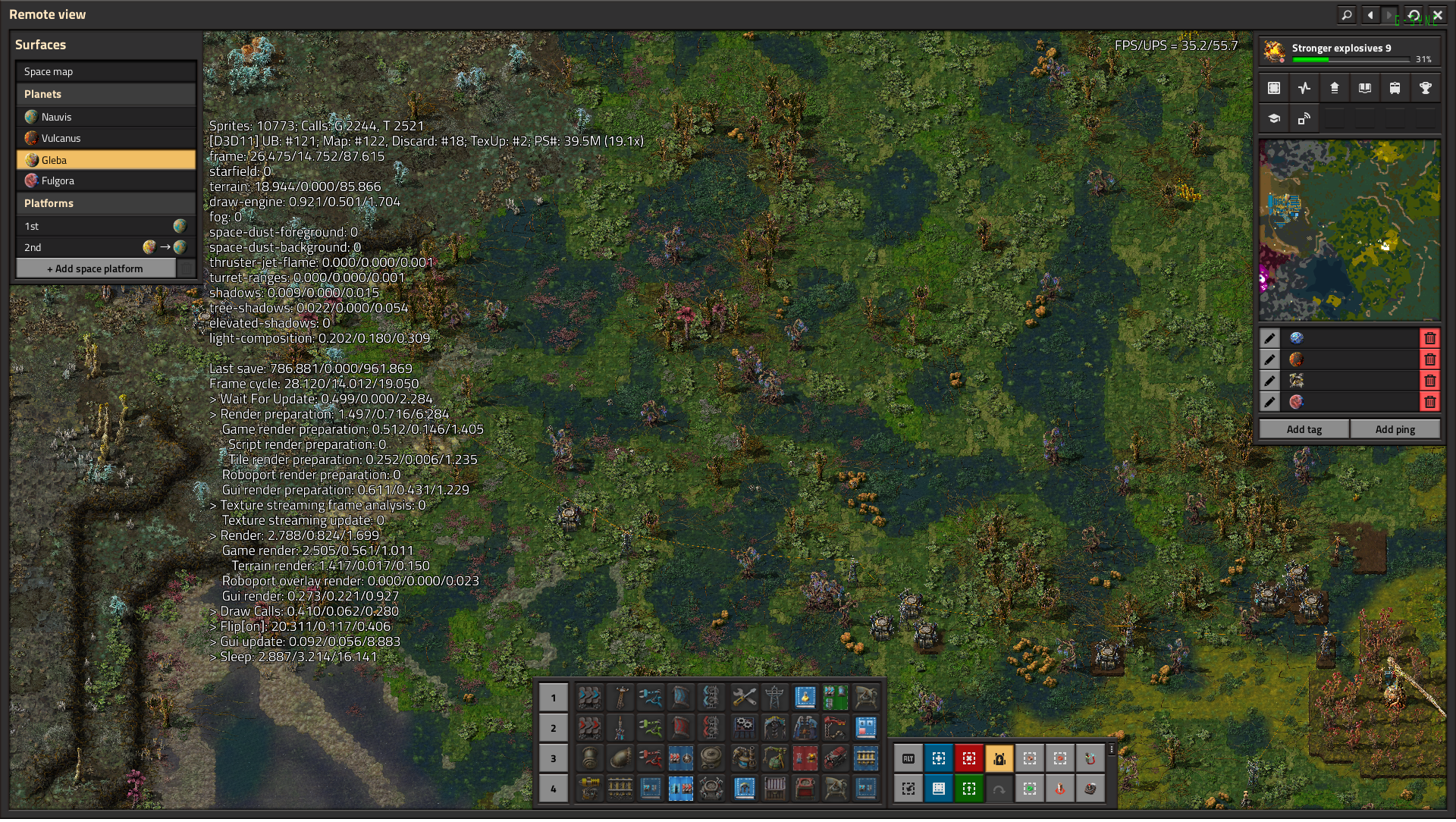Click the minimap
The height and width of the screenshot is (822, 1456).
point(1349,231)
